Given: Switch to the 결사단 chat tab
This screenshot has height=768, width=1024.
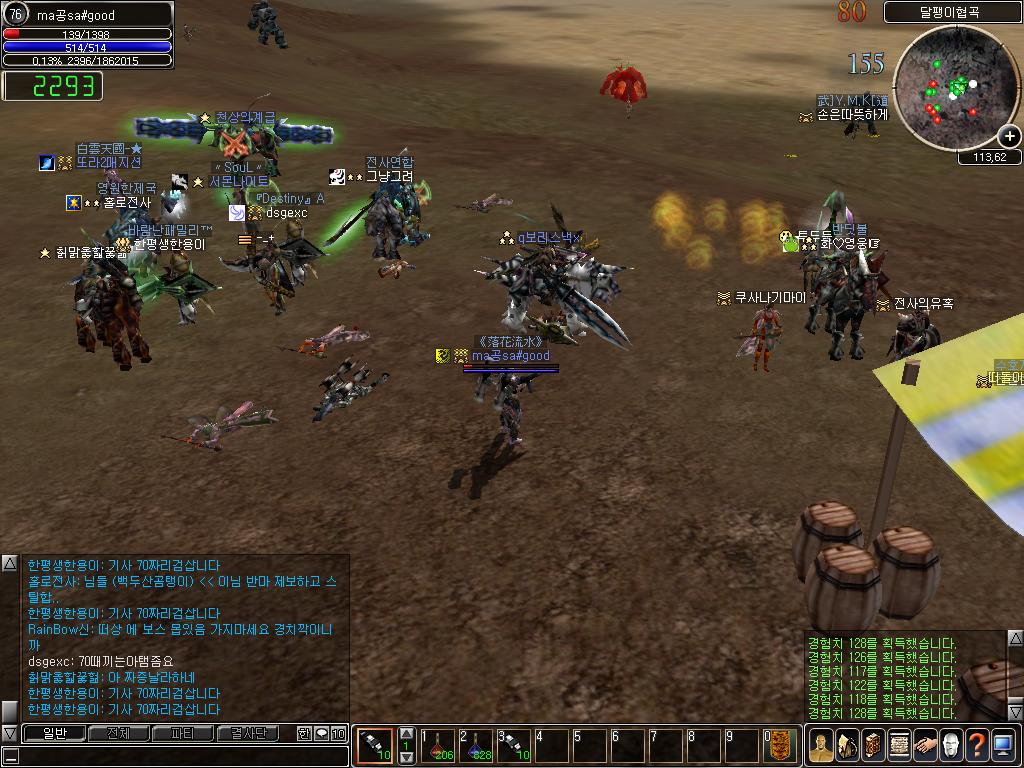Looking at the screenshot, I should pyautogui.click(x=248, y=733).
